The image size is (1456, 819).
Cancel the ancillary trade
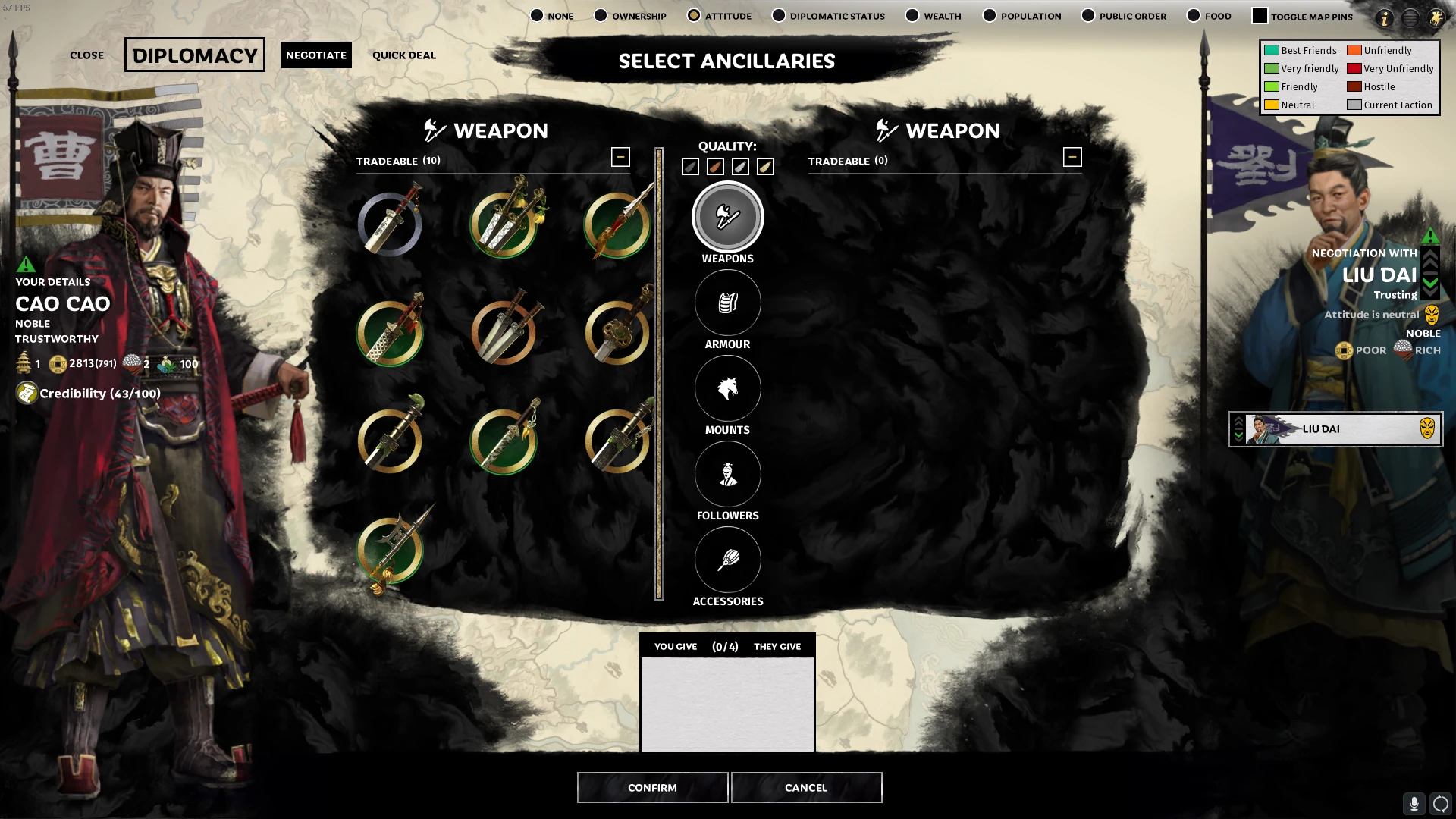coord(806,787)
